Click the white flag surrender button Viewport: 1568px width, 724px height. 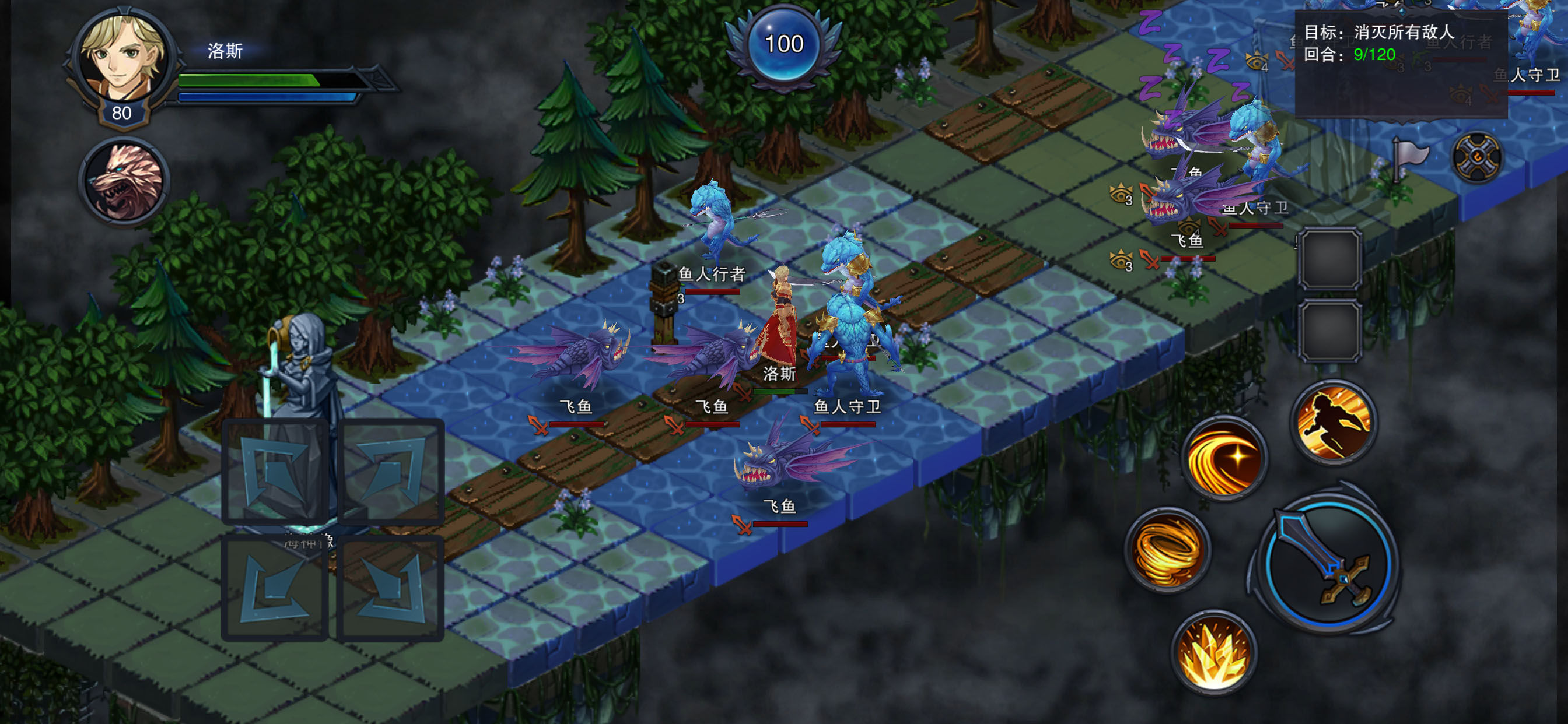[1409, 158]
